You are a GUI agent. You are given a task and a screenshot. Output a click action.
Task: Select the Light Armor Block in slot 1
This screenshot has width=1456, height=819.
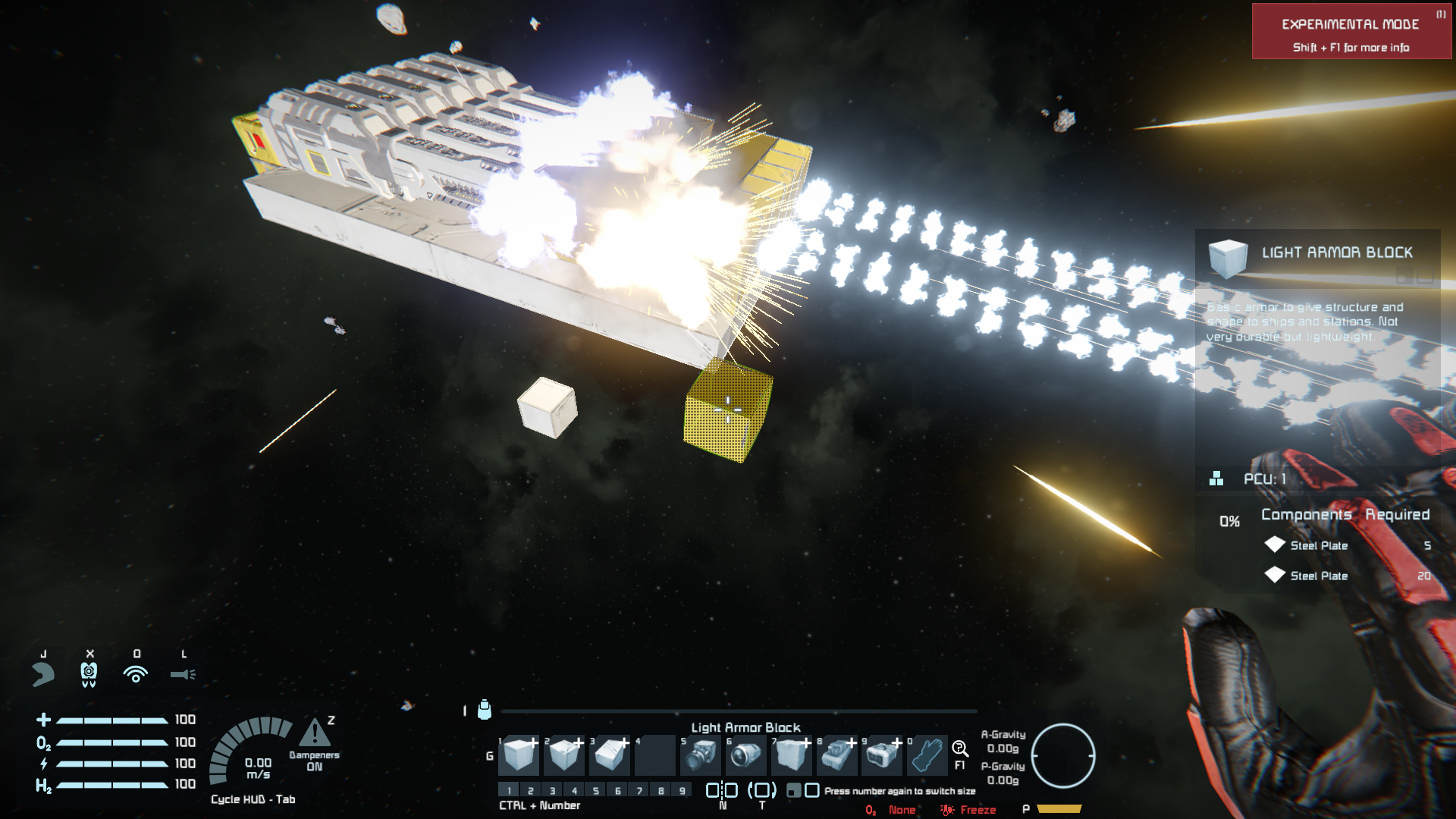click(x=520, y=755)
